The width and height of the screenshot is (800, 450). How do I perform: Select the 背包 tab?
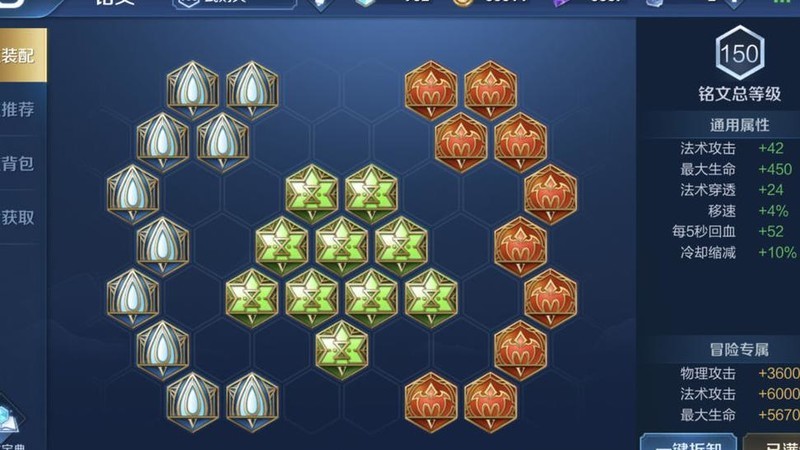click(x=18, y=163)
